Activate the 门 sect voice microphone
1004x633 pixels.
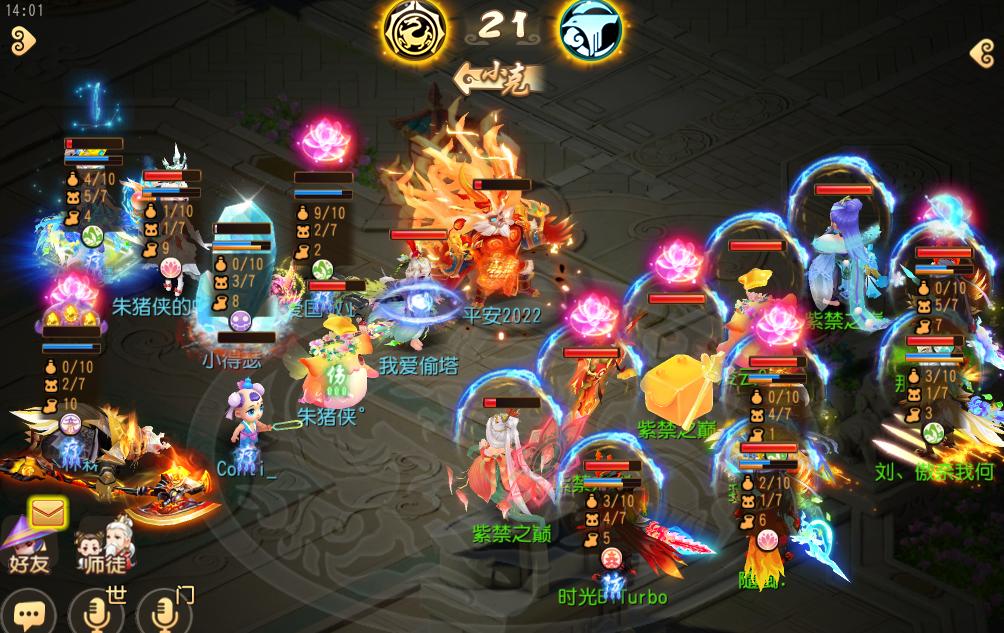coord(164,611)
